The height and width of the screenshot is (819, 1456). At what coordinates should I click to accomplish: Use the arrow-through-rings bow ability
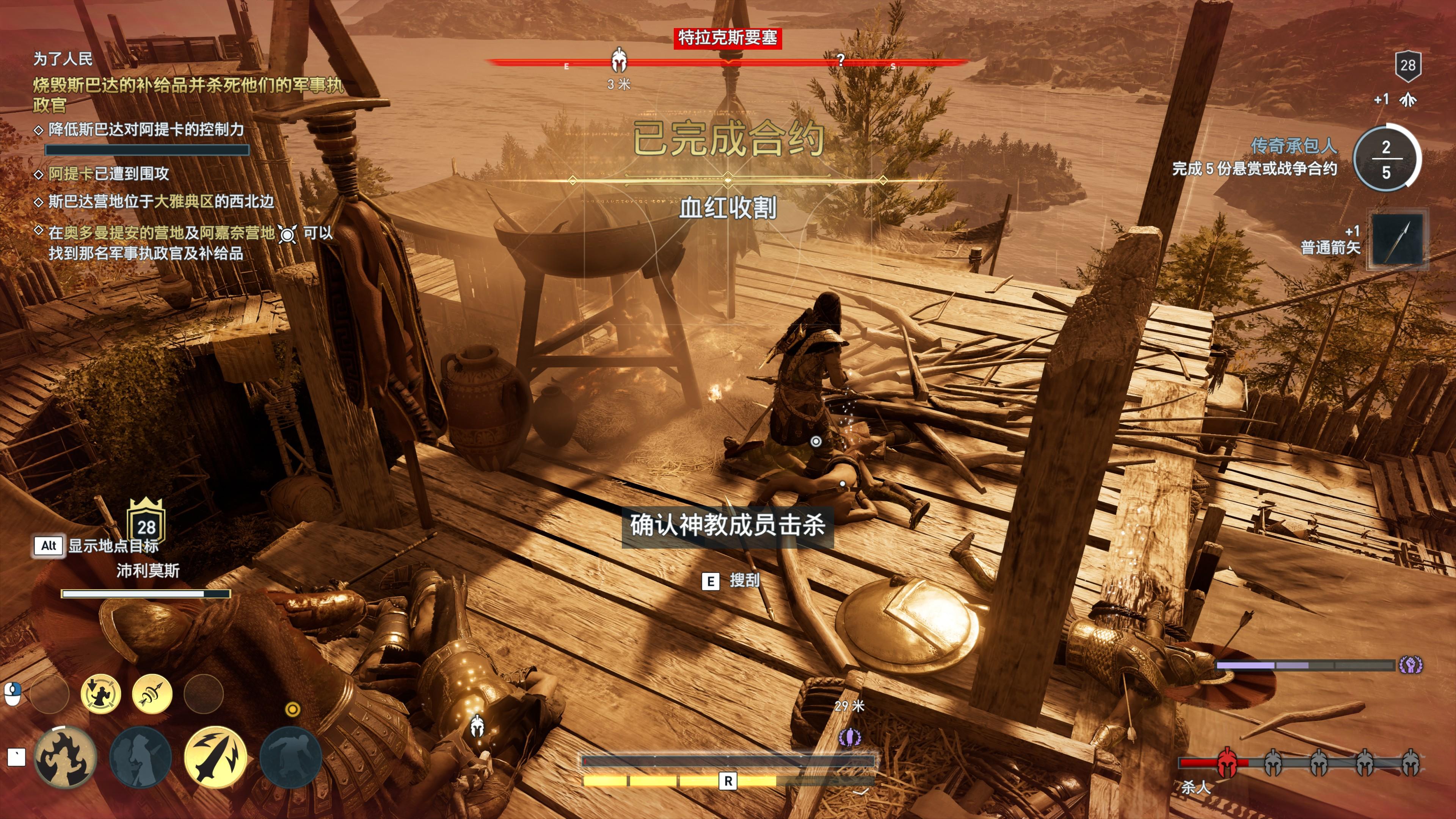152,694
